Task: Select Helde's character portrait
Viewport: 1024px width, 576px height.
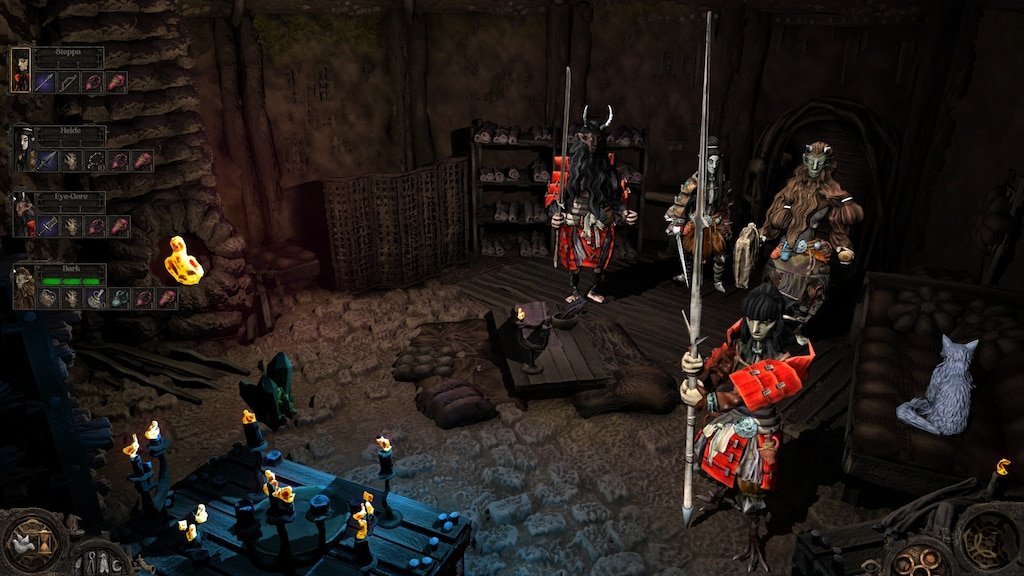Action: click(24, 148)
